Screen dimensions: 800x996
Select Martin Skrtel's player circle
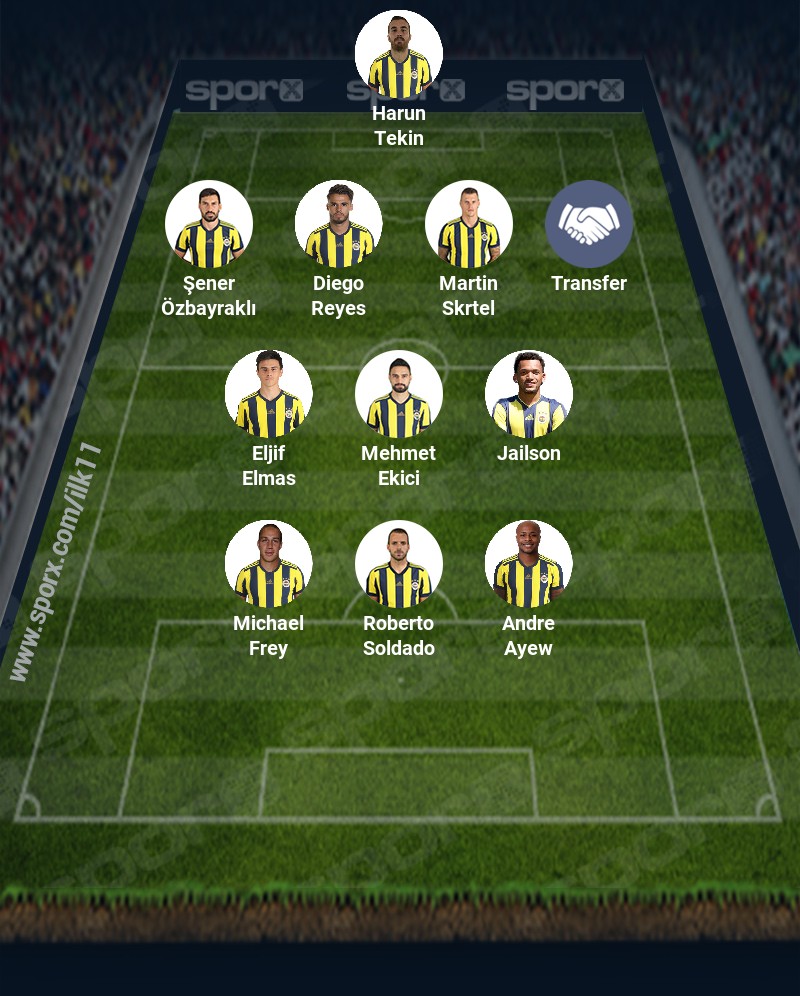point(469,224)
